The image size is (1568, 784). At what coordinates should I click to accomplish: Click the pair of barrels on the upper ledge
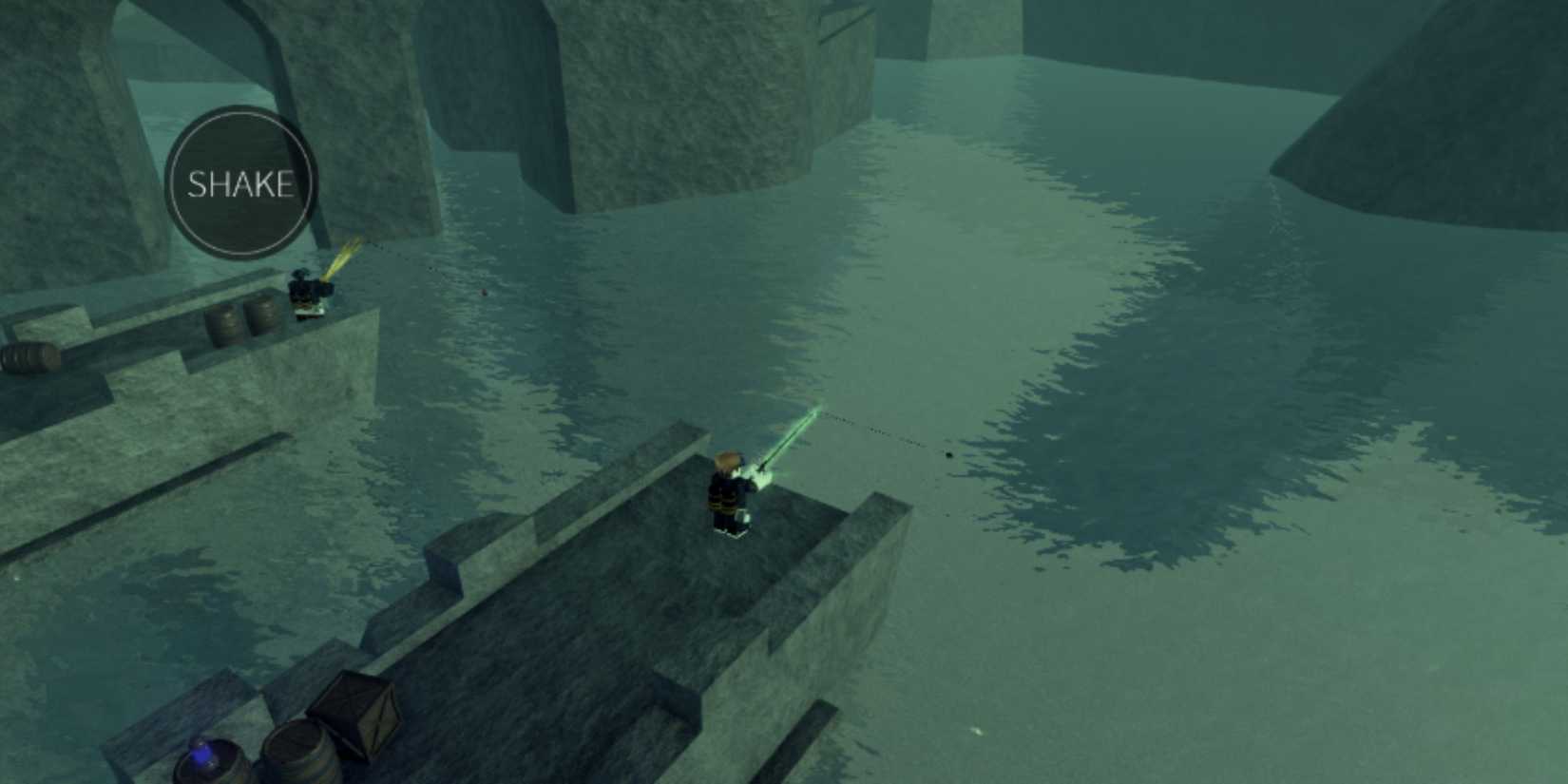(x=242, y=320)
